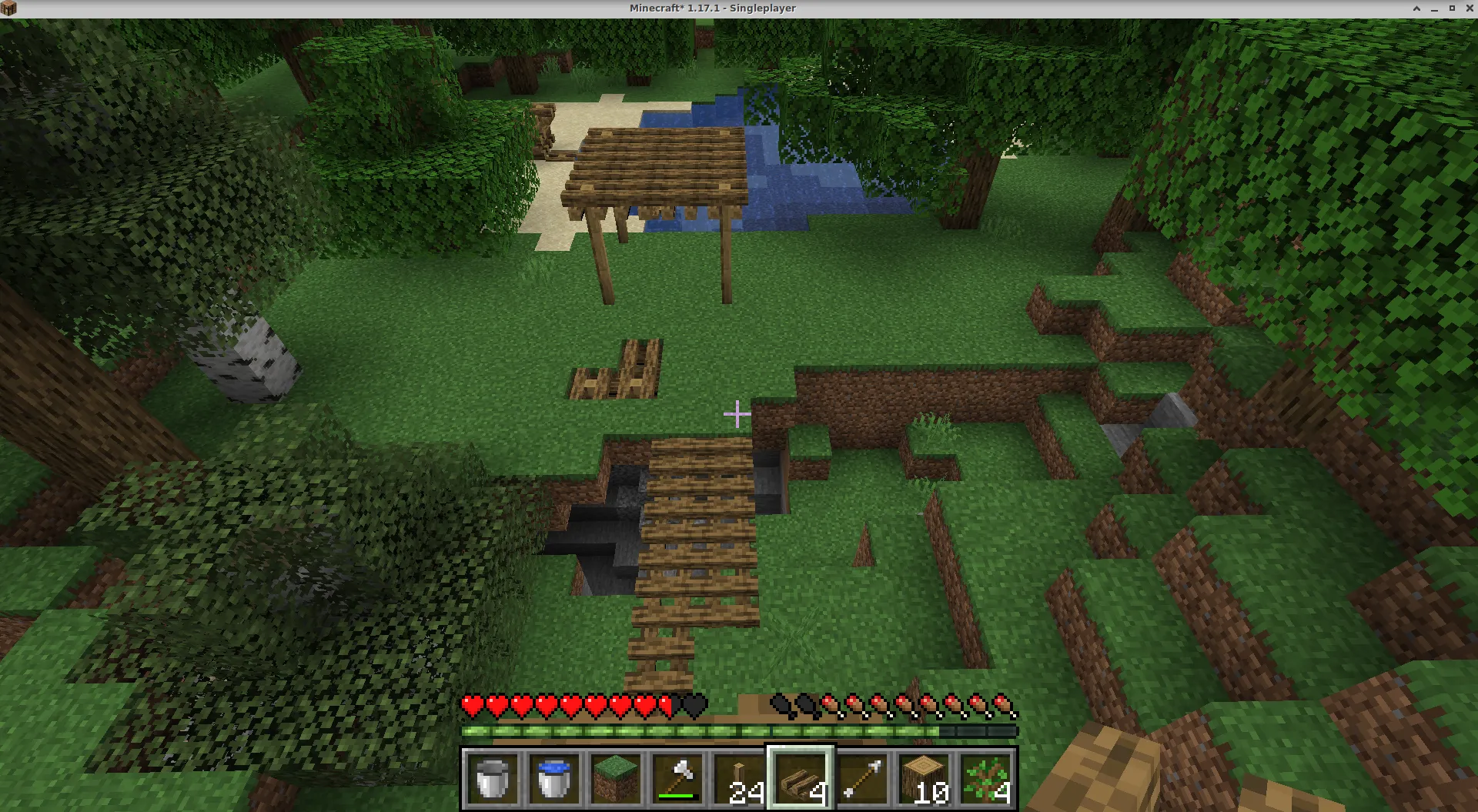Select the grass block in the hotbar
The height and width of the screenshot is (812, 1478).
(615, 779)
